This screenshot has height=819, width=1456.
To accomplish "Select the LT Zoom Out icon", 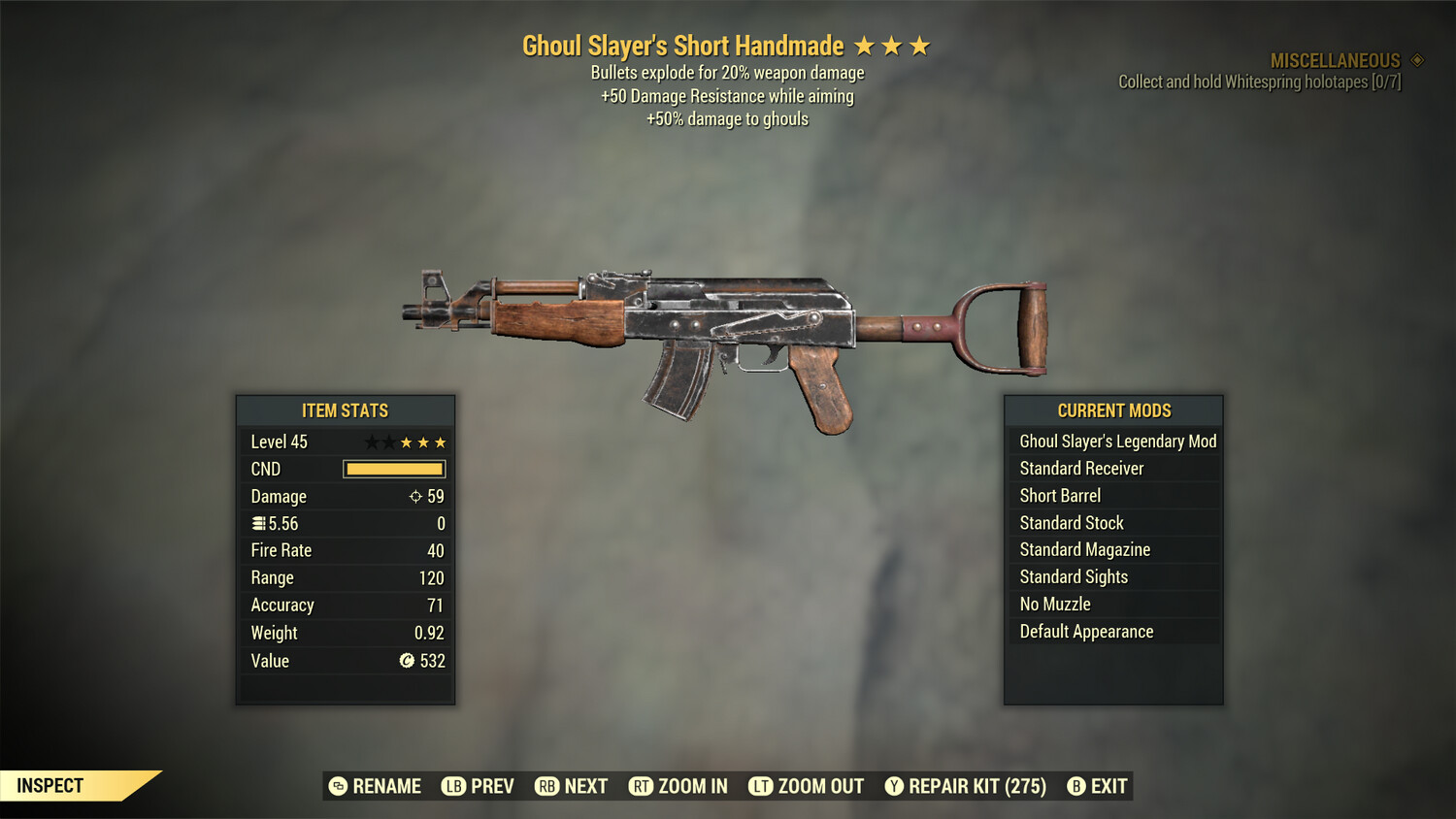I will (x=762, y=786).
